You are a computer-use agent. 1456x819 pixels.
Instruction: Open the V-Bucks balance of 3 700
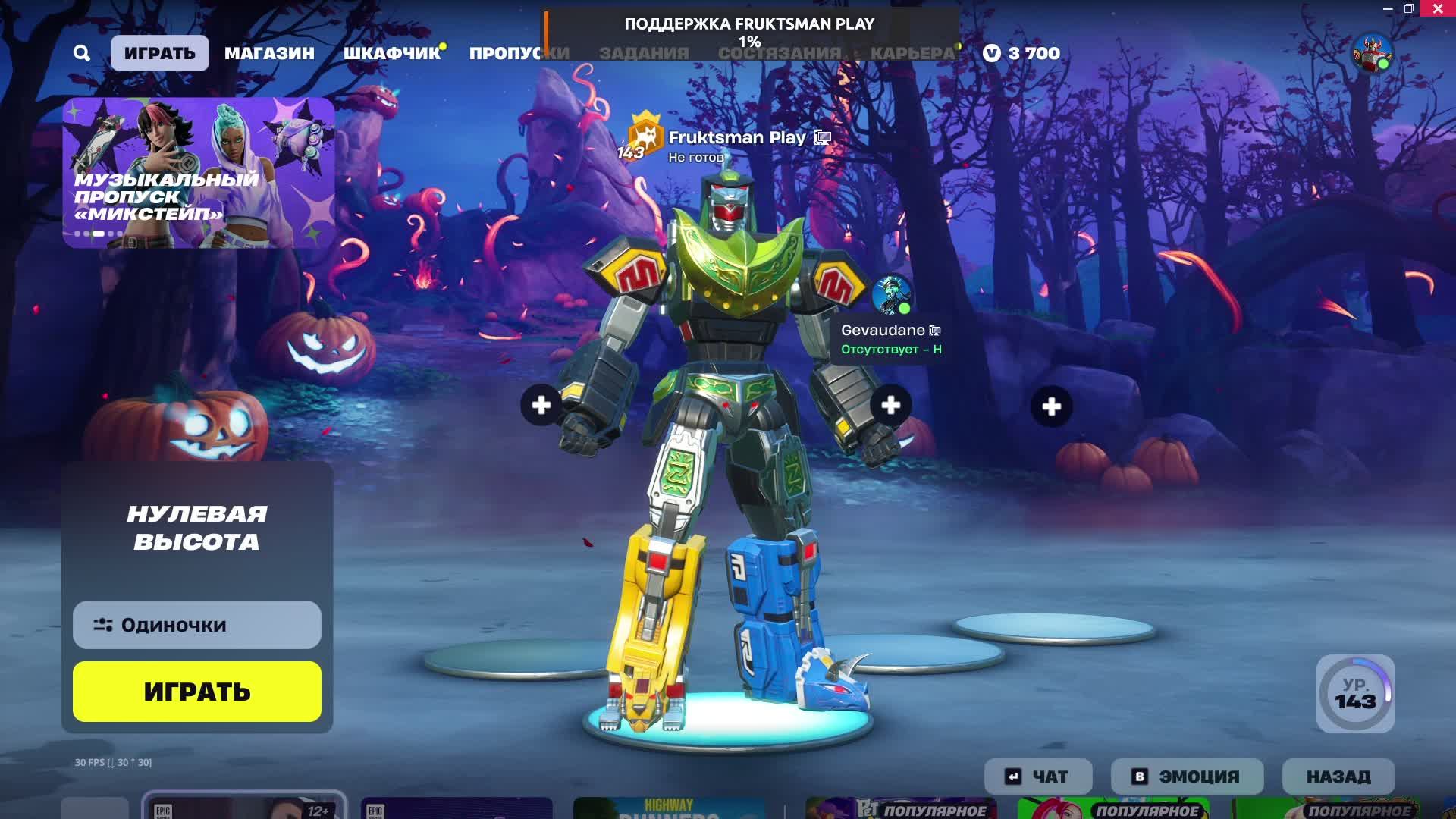coord(1021,53)
